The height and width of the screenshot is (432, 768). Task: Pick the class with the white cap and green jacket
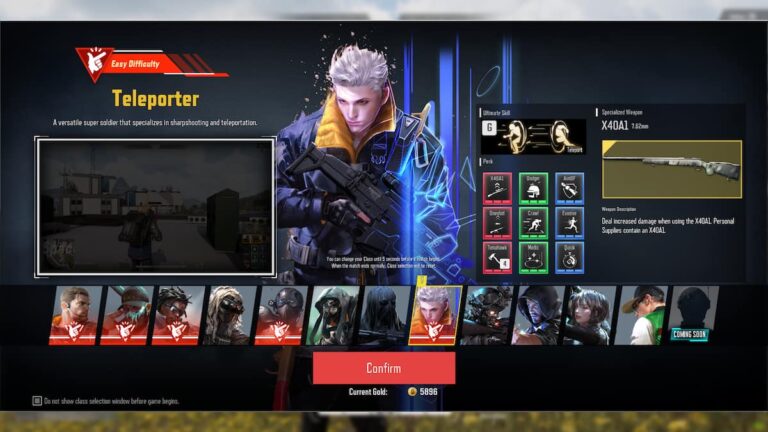641,315
